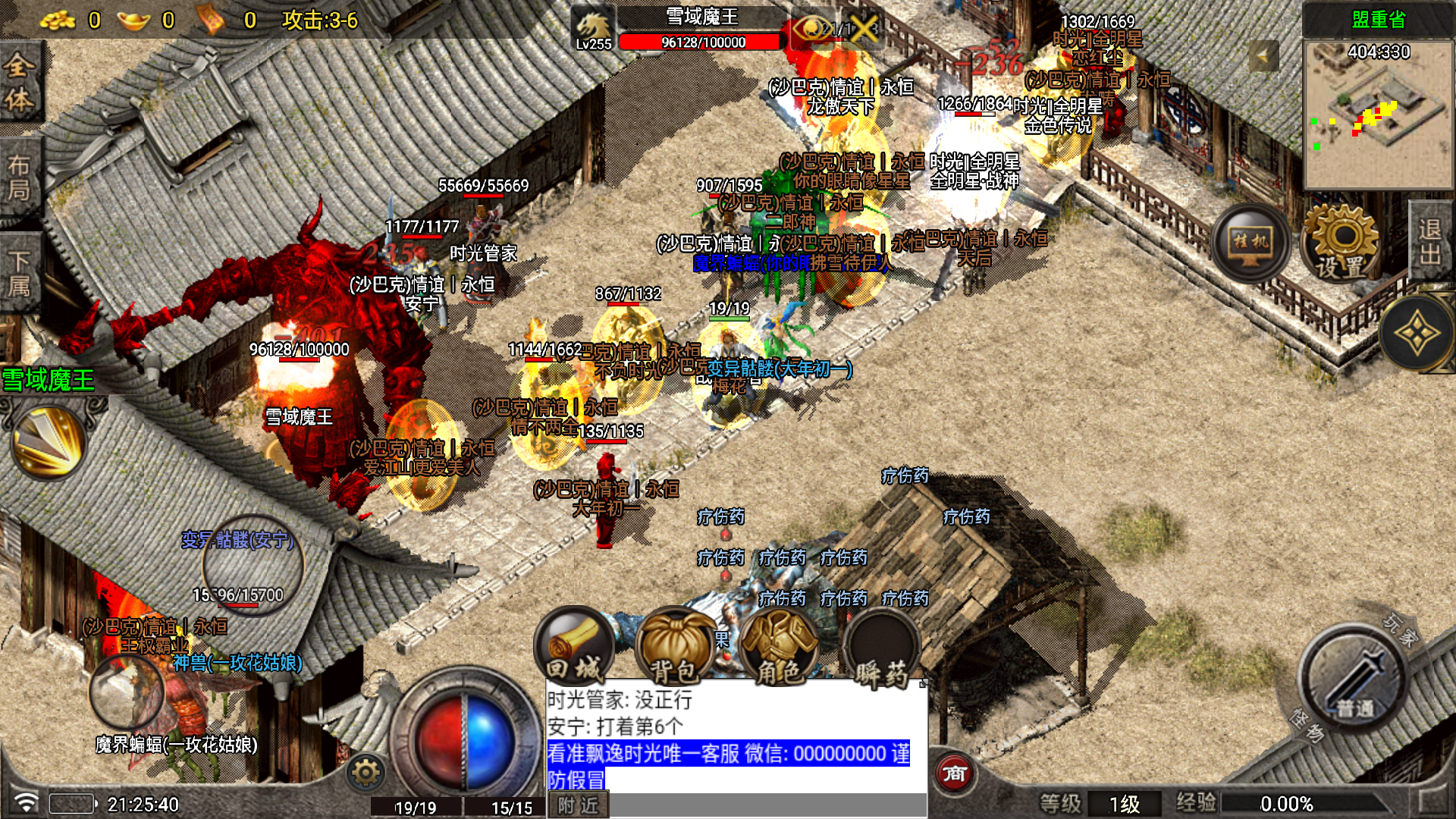Screen dimensions: 1456x819
Task: Open the 设置 gear settings
Action: click(x=1341, y=243)
